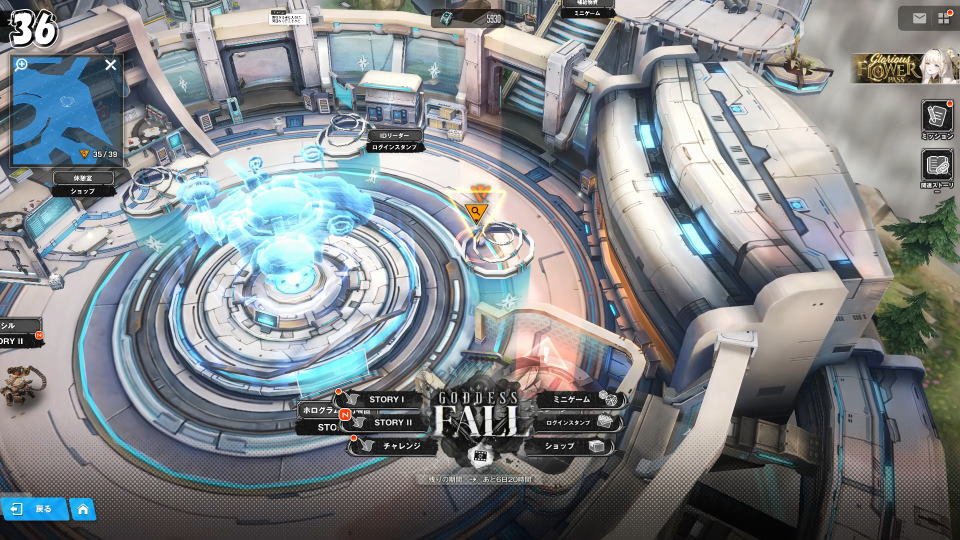The image size is (960, 540).
Task: Click the 戻る back button
Action: (x=33, y=509)
